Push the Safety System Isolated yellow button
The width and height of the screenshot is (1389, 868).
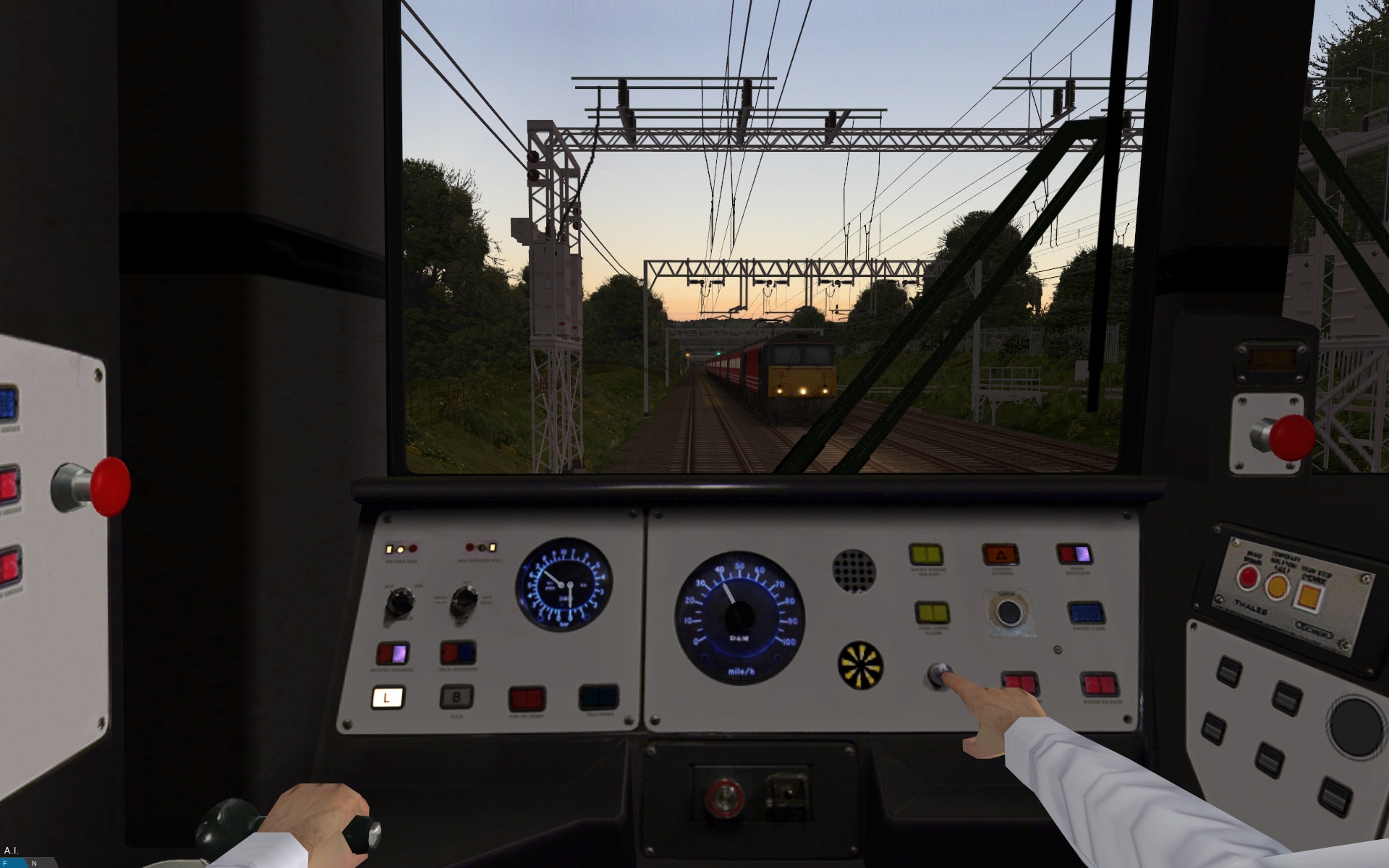[926, 556]
